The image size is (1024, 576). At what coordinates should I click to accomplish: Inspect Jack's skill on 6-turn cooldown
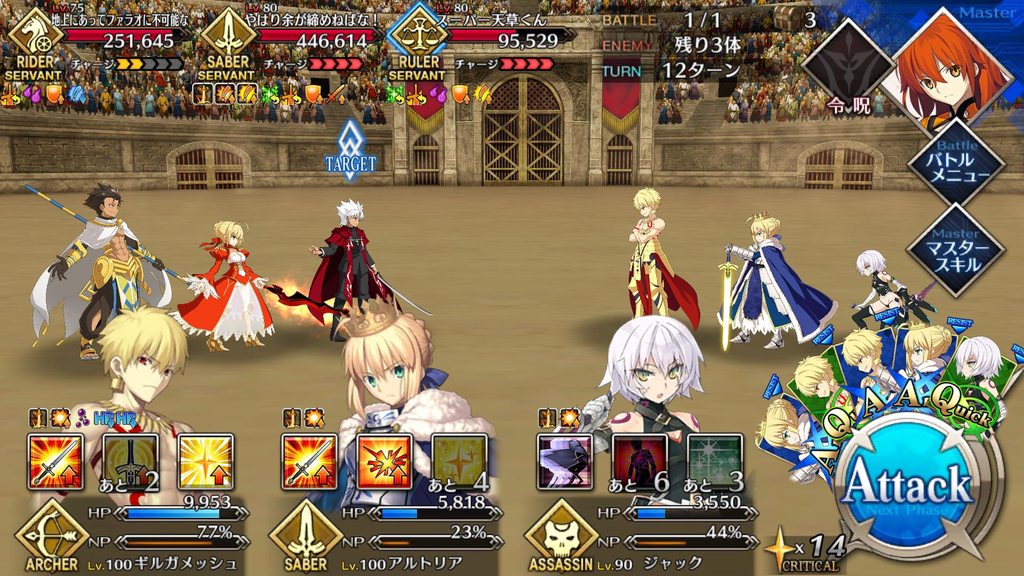[640, 461]
